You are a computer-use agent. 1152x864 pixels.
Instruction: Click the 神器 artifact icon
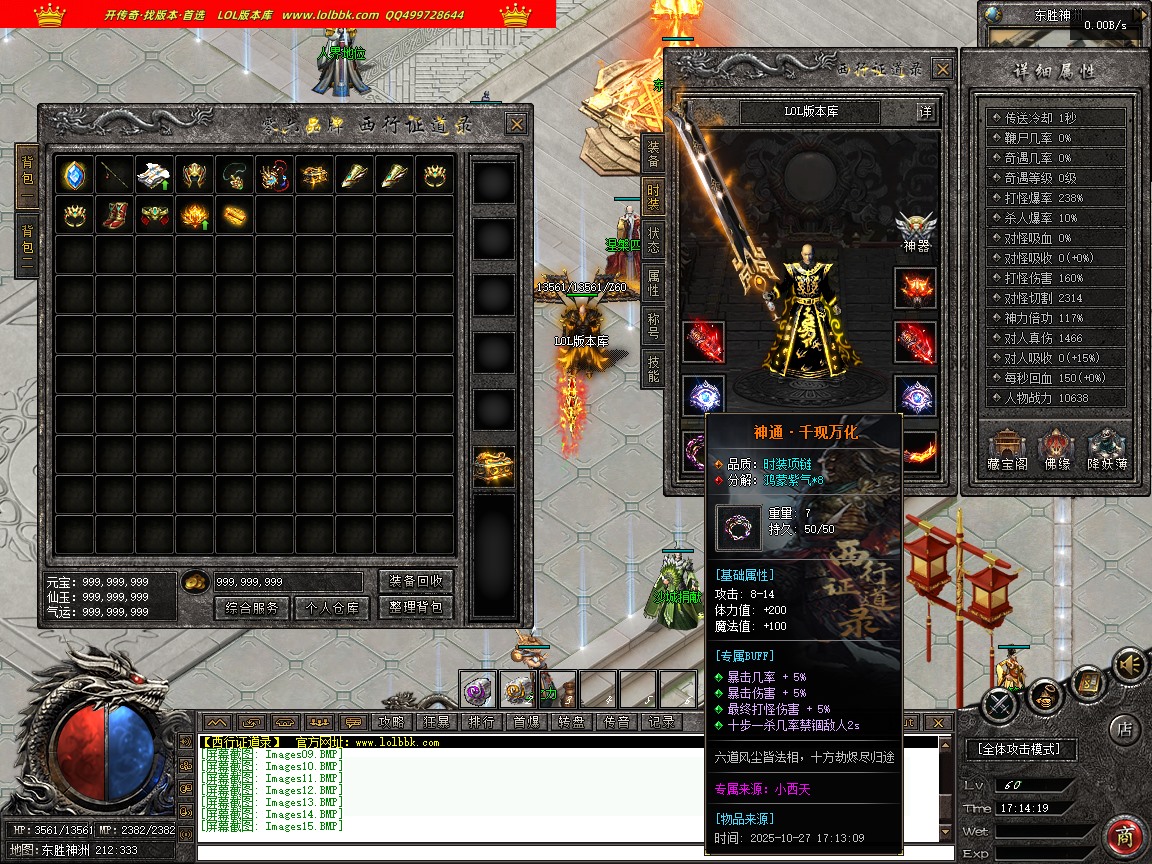pos(915,231)
